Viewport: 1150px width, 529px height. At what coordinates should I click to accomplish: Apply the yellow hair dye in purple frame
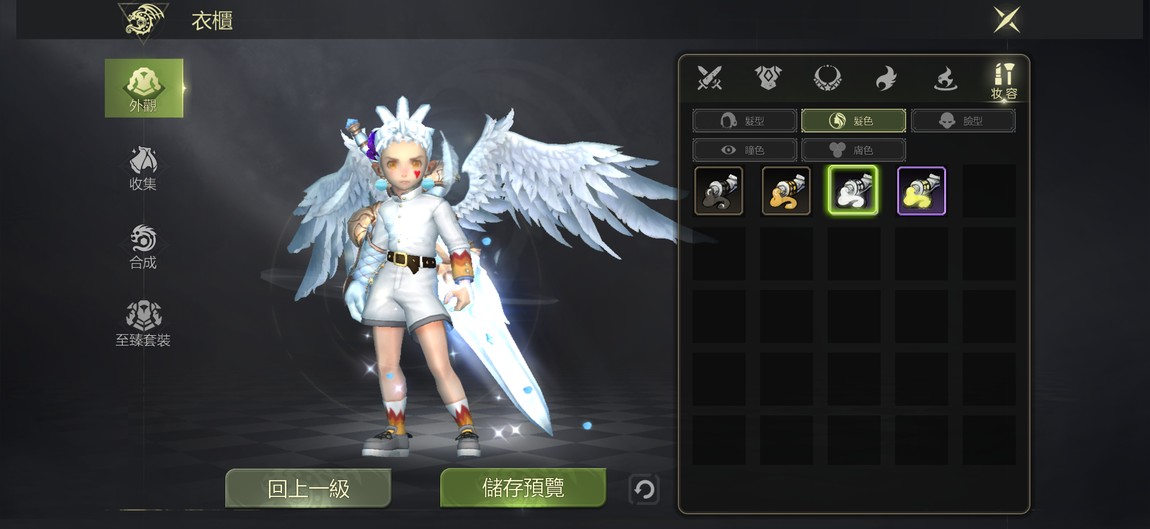(921, 191)
